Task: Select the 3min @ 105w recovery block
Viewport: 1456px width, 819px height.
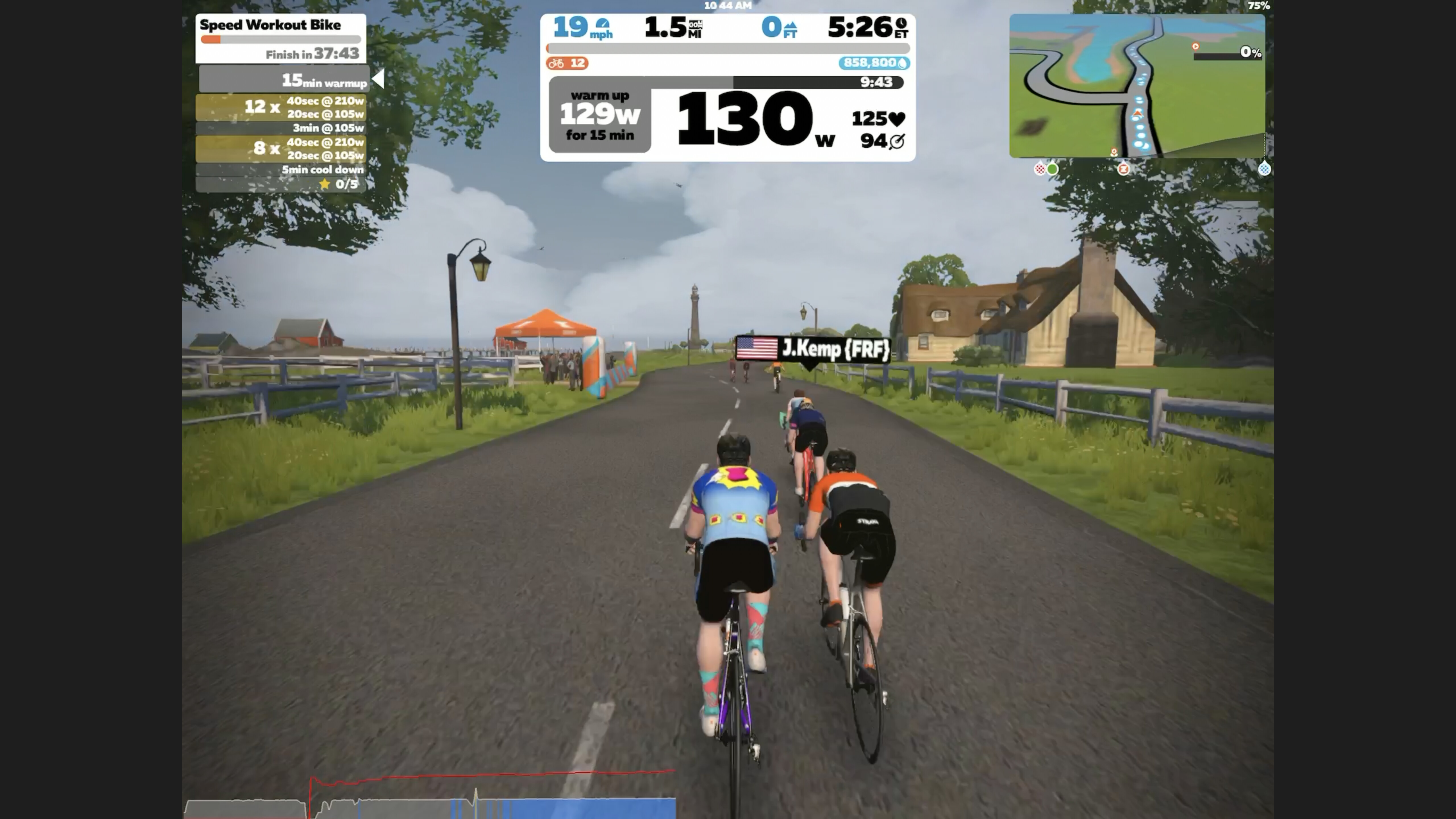Action: point(281,128)
